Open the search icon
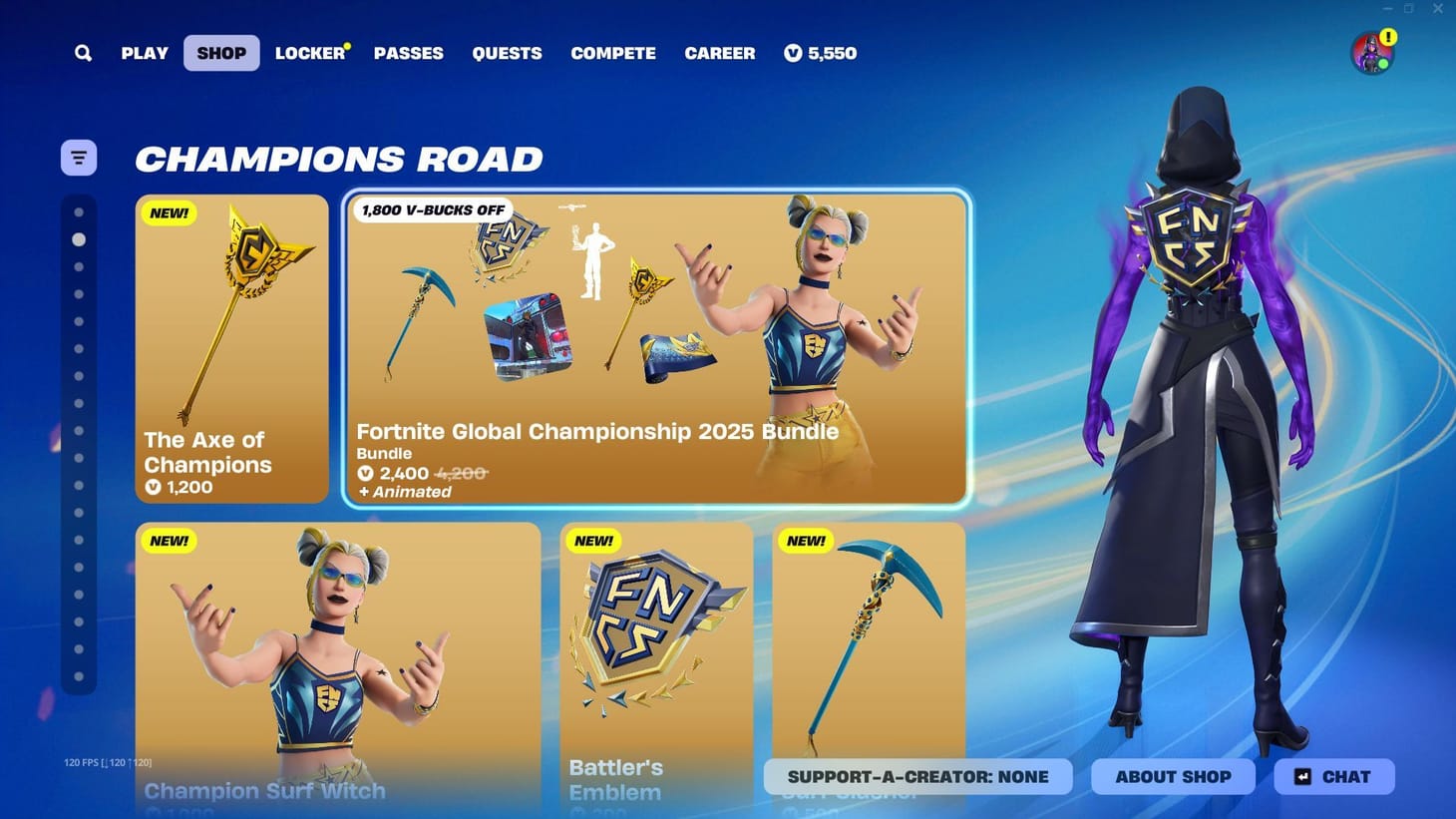1456x819 pixels. (83, 53)
